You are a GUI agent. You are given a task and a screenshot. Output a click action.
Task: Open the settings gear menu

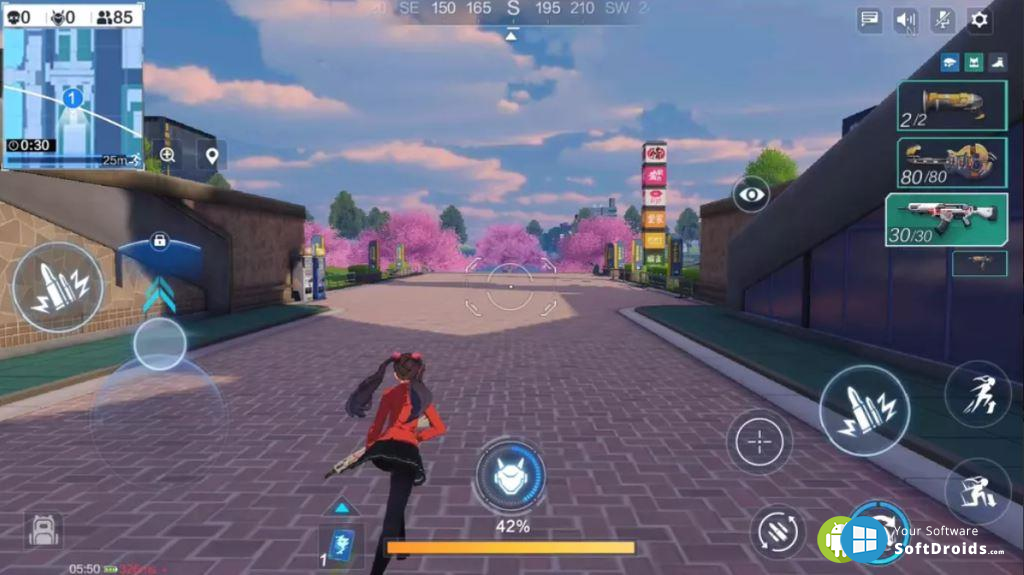pos(979,19)
